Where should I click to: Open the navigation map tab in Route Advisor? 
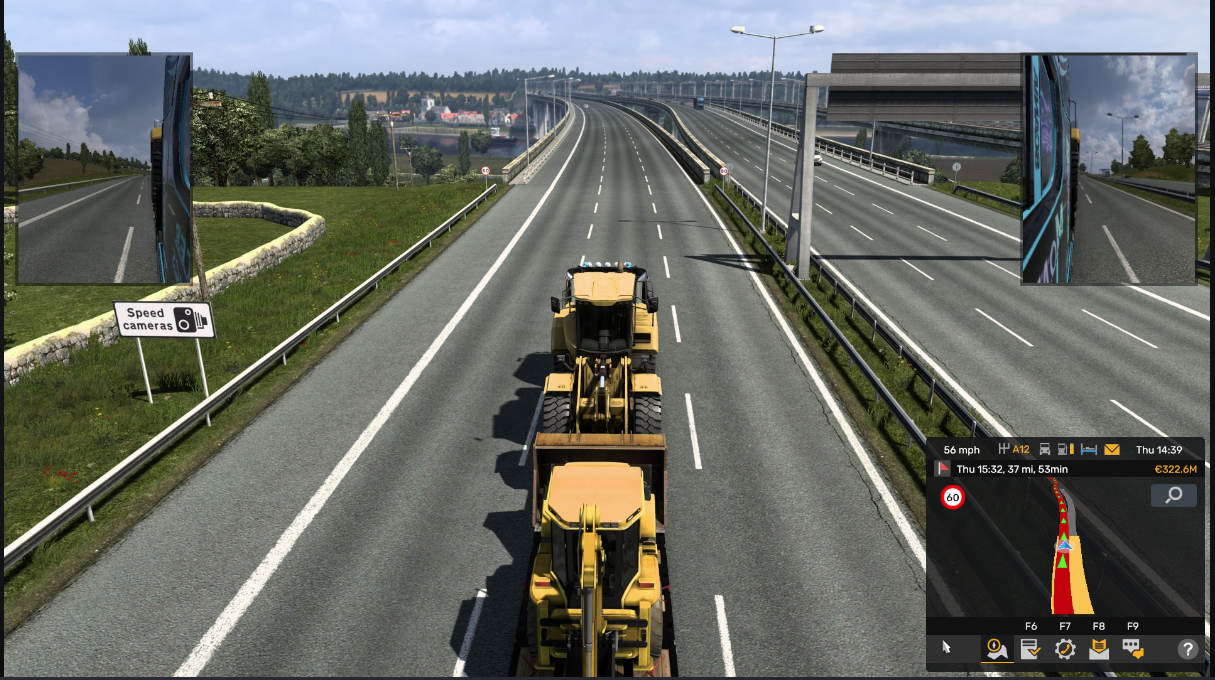tap(996, 649)
